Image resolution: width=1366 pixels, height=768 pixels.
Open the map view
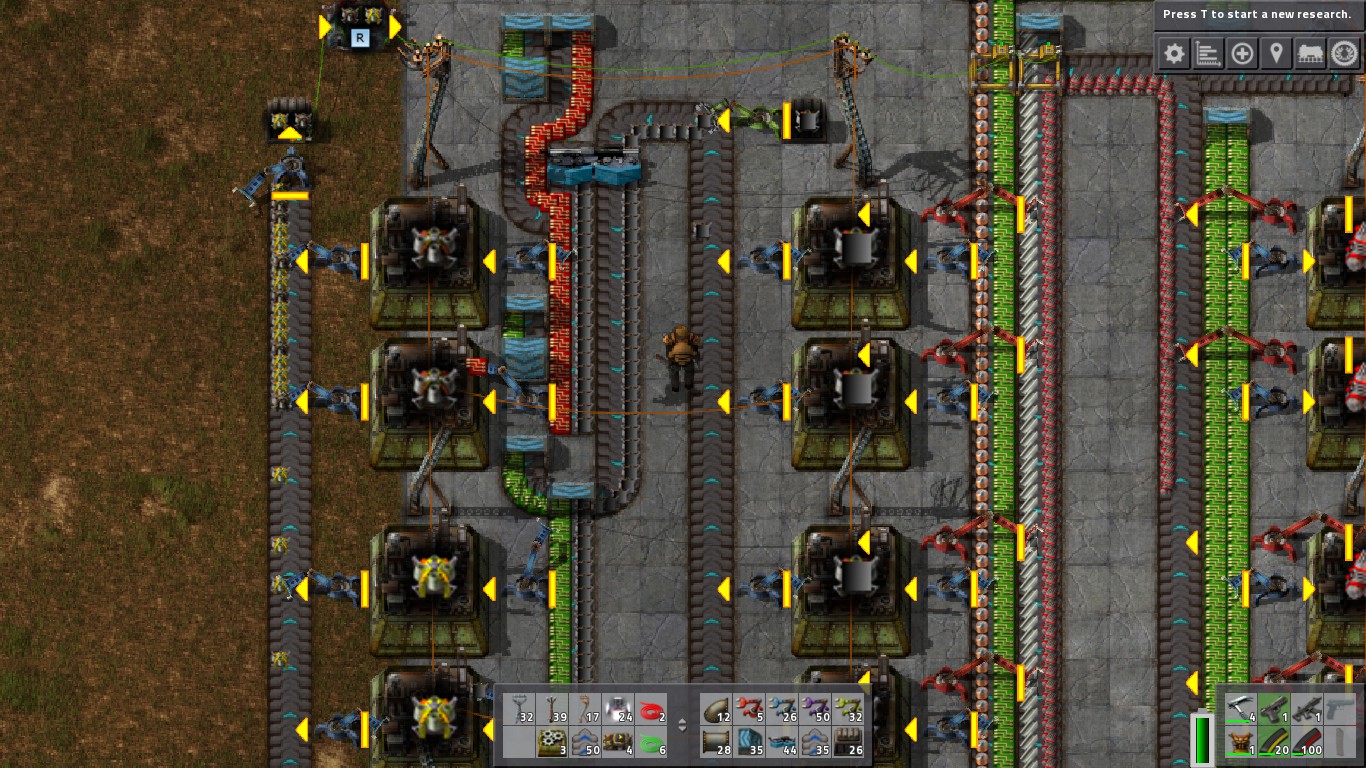[x=1276, y=53]
